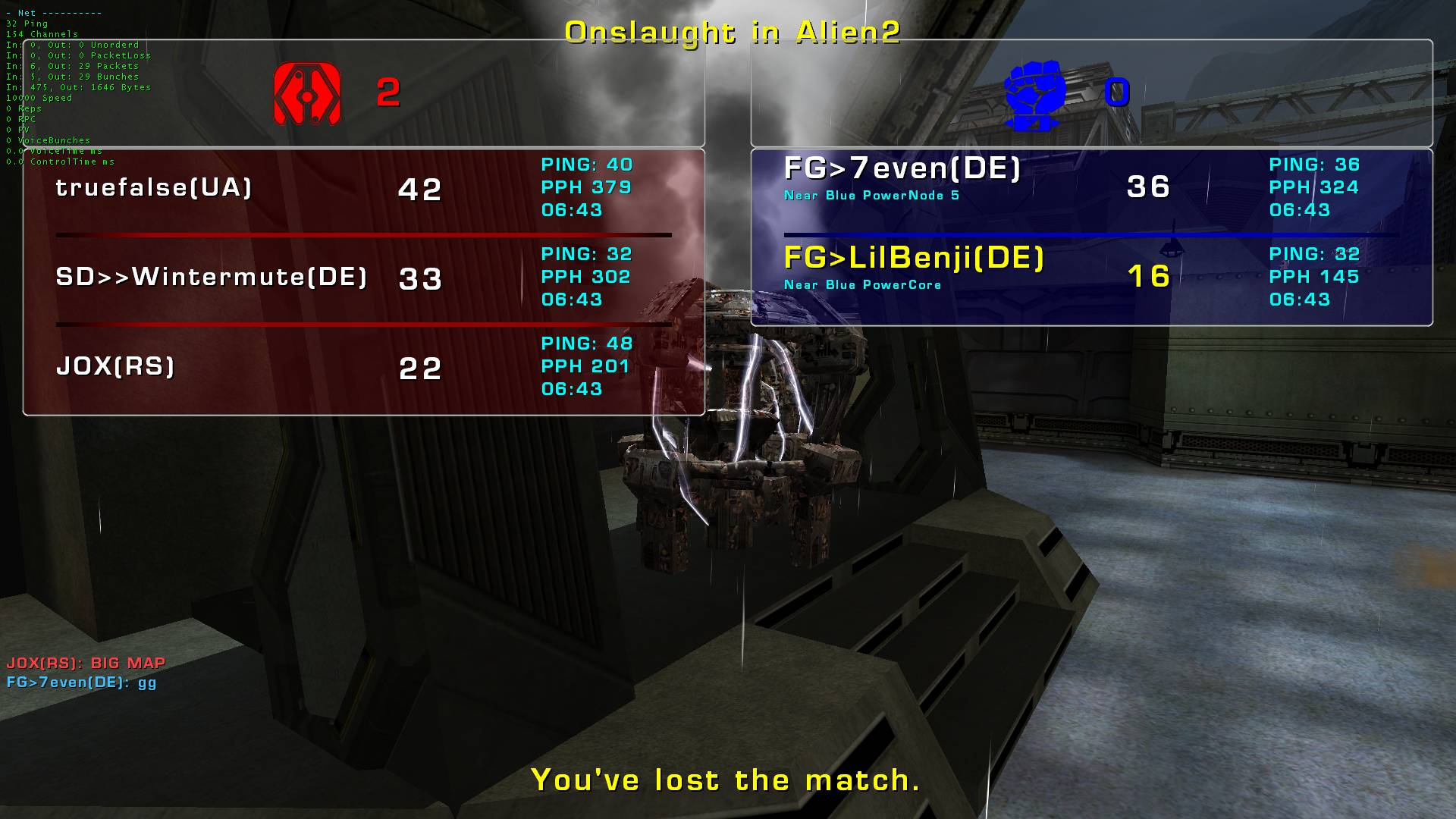Pick the FG>LilBenji(DE) player row
The height and width of the screenshot is (819, 1456).
click(914, 259)
